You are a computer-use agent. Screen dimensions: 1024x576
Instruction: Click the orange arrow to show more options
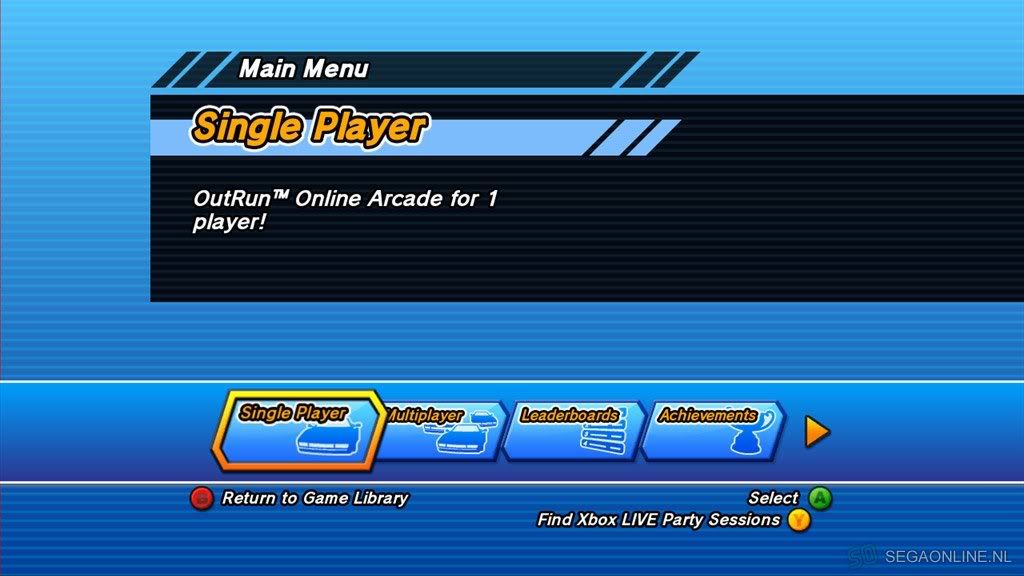click(817, 432)
